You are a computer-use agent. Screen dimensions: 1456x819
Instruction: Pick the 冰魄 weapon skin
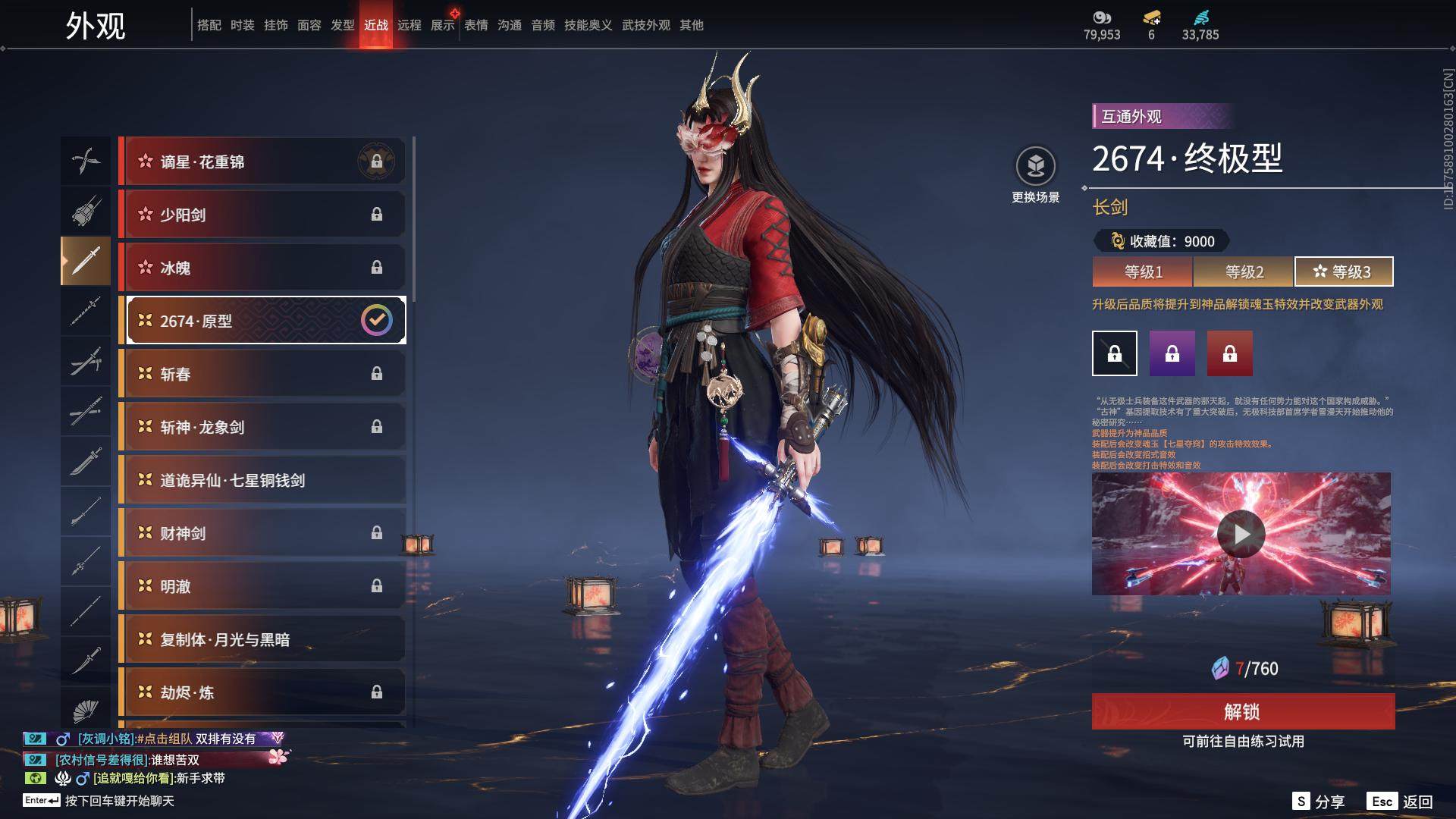[262, 268]
